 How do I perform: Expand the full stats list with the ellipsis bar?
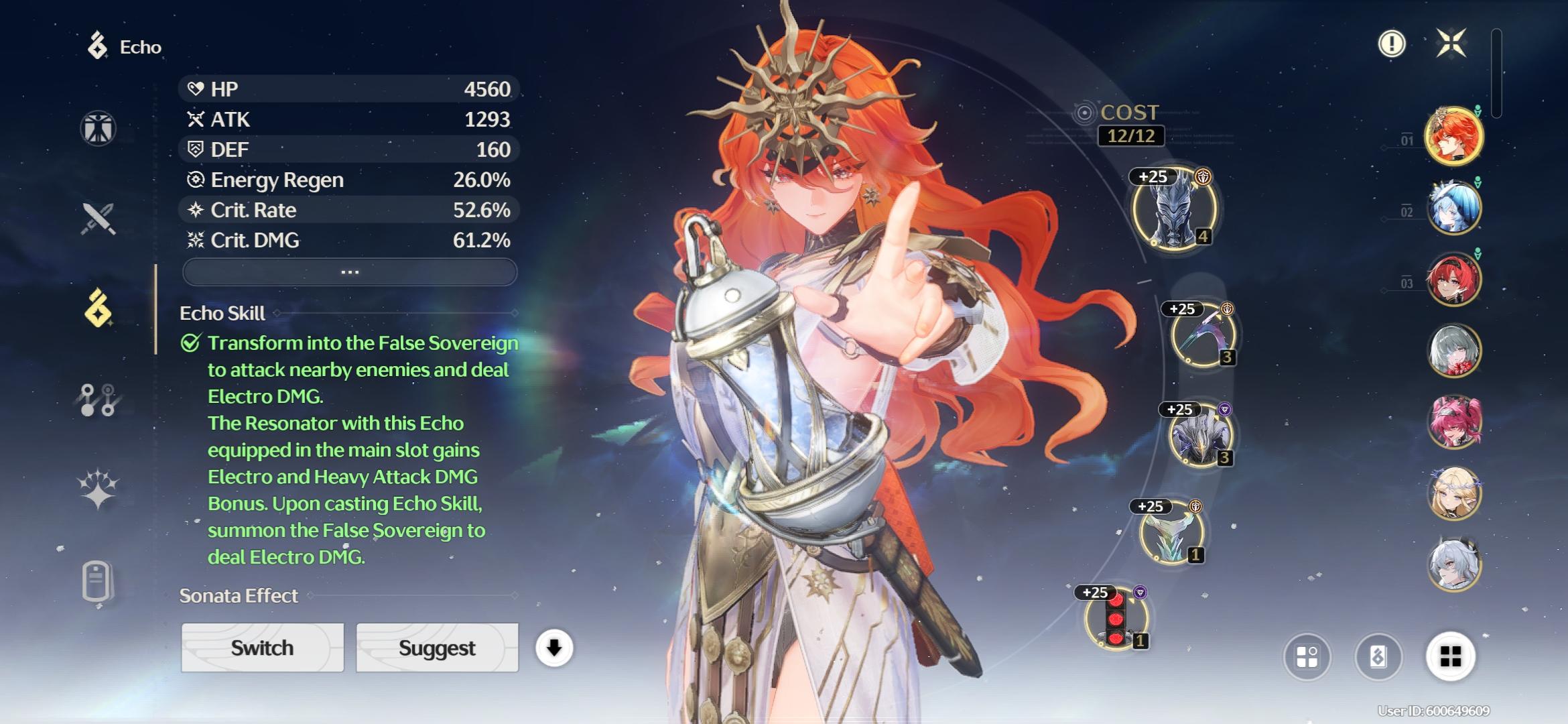(x=350, y=272)
